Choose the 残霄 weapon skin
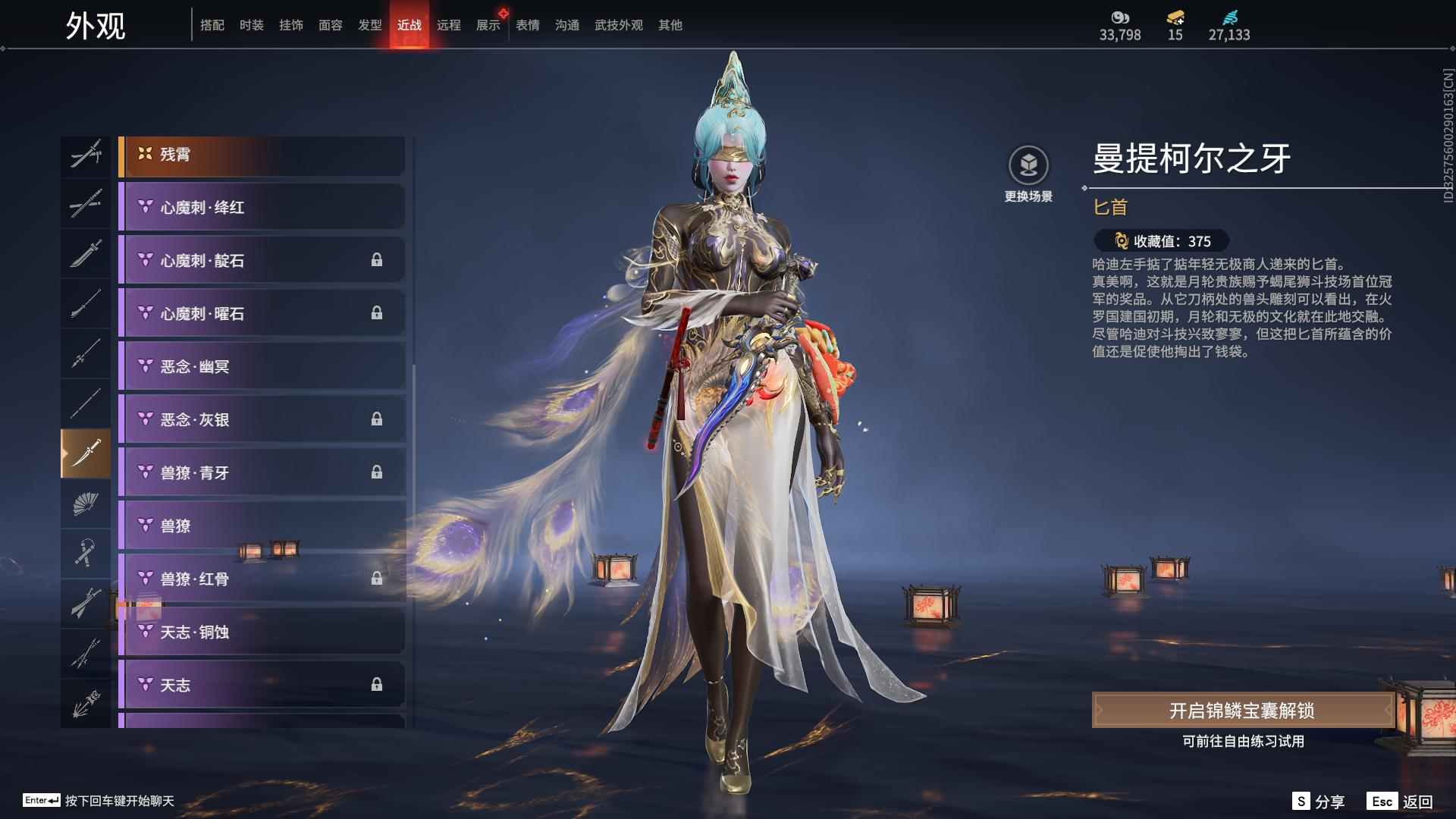The width and height of the screenshot is (1456, 819). click(x=262, y=155)
